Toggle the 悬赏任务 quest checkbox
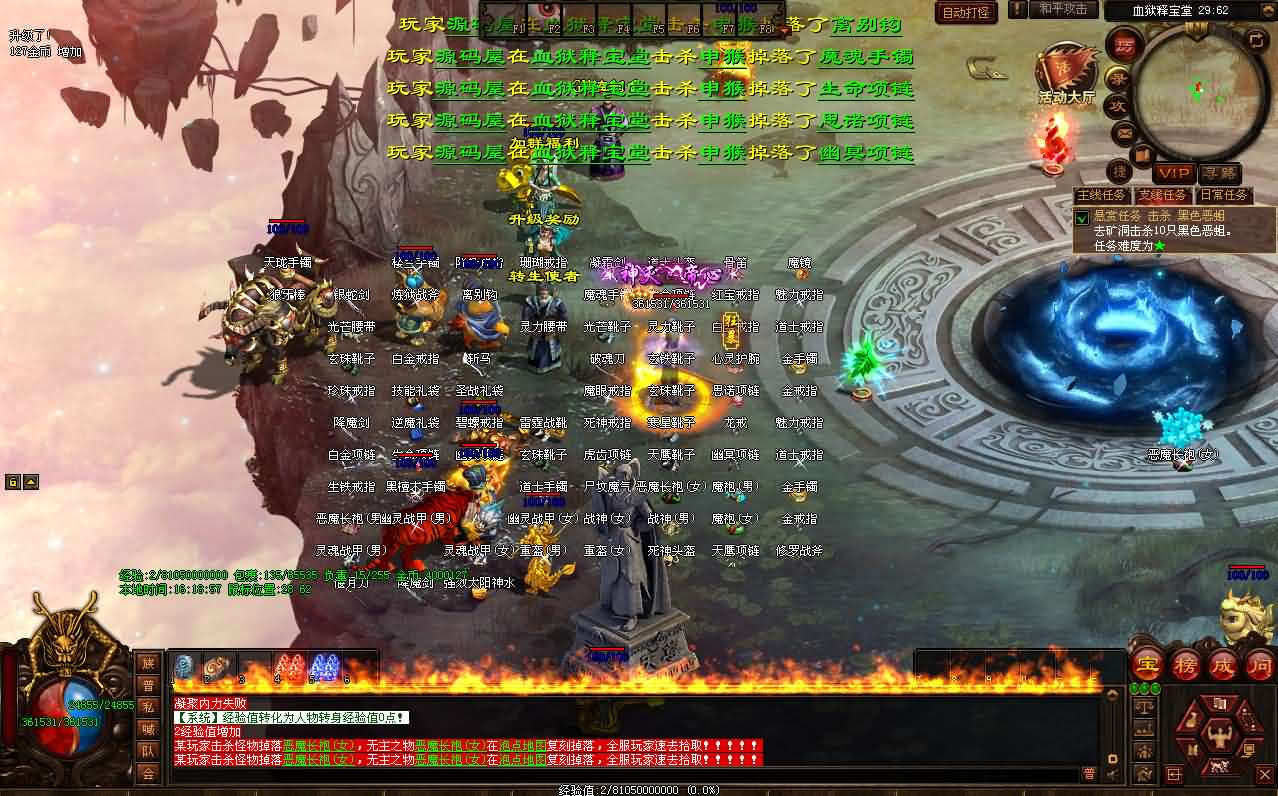The height and width of the screenshot is (796, 1278). [1081, 217]
